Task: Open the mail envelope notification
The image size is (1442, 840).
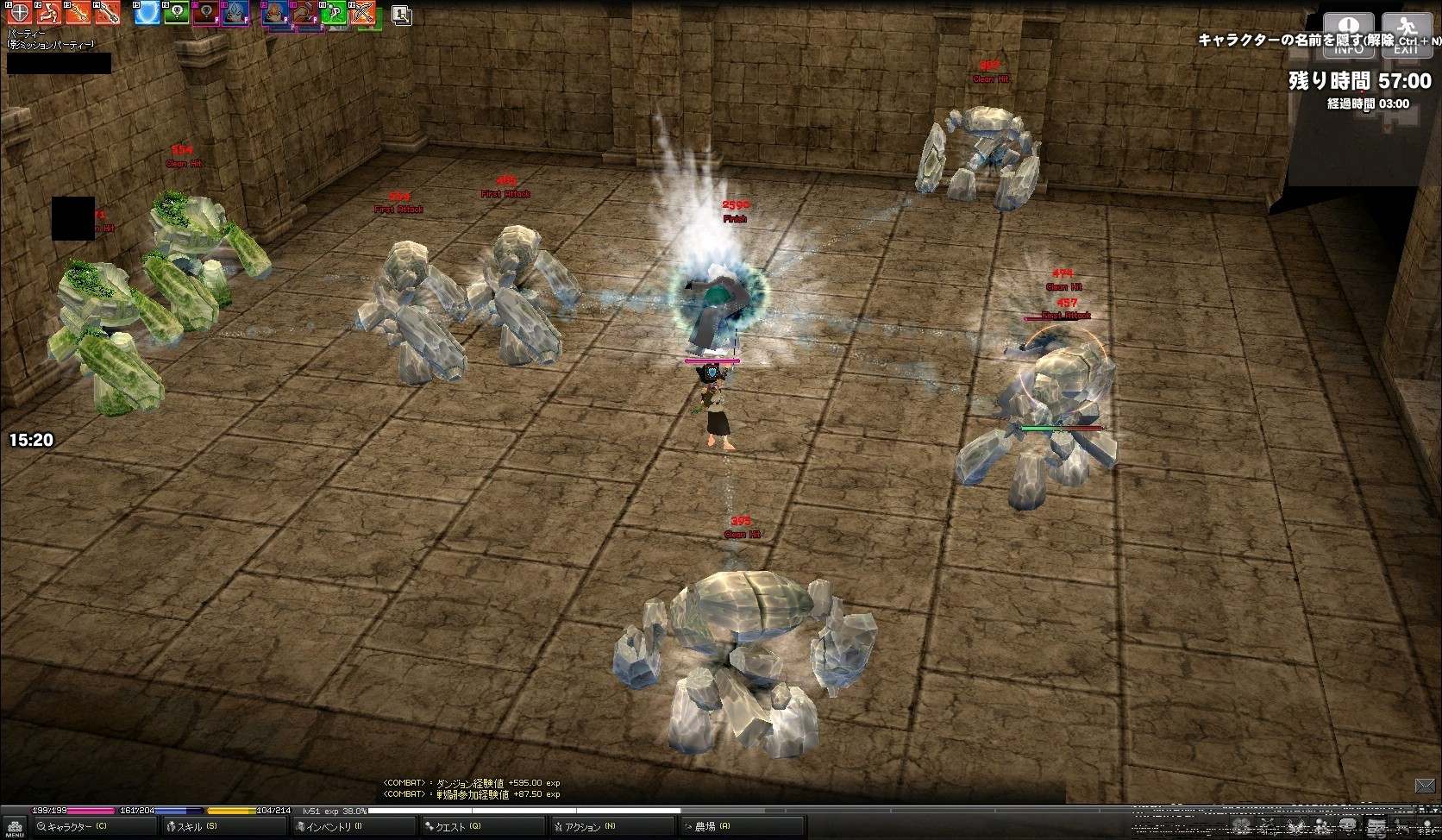Action: (x=1425, y=785)
